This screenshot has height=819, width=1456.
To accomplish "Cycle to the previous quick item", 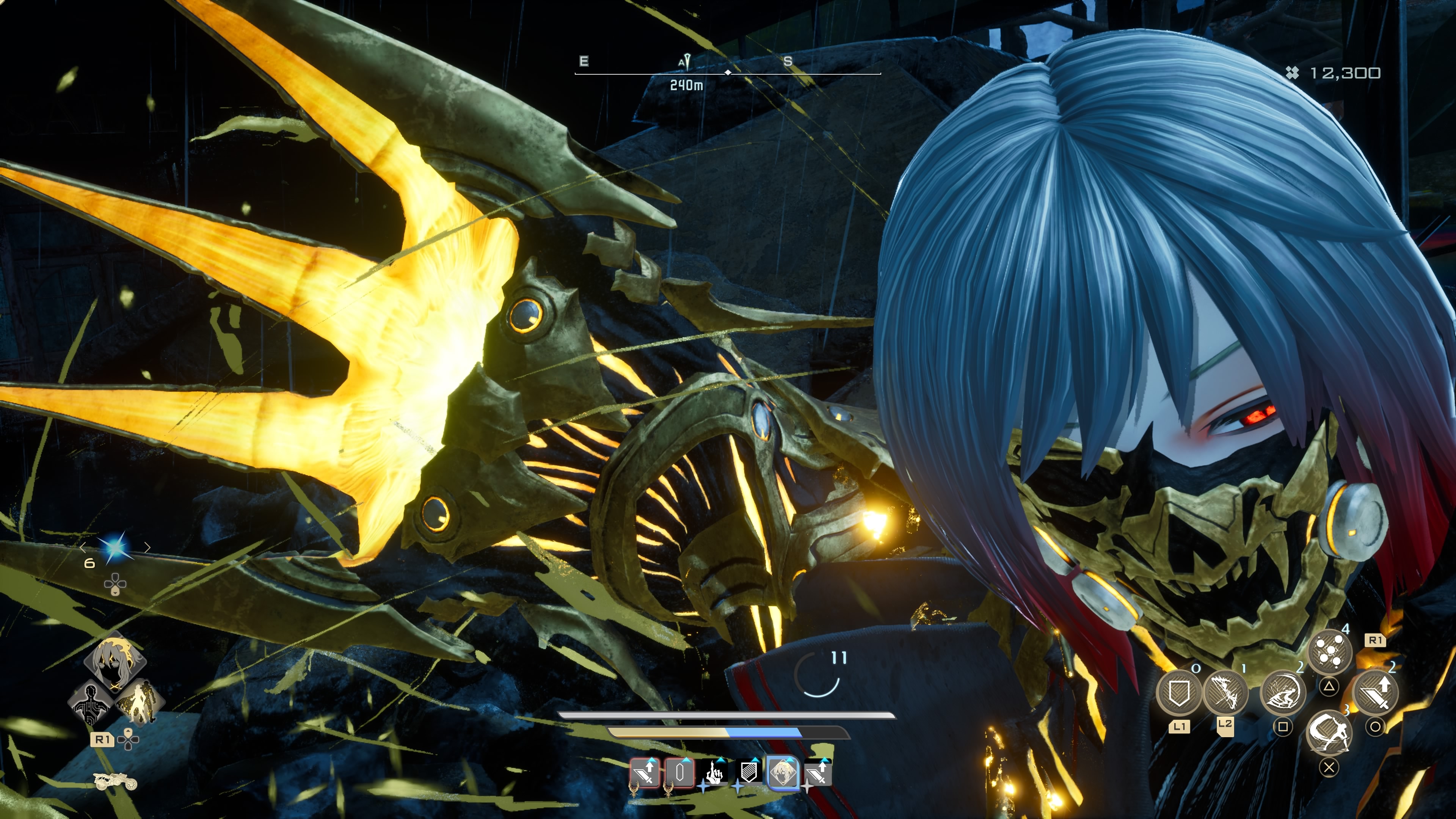I will (84, 548).
